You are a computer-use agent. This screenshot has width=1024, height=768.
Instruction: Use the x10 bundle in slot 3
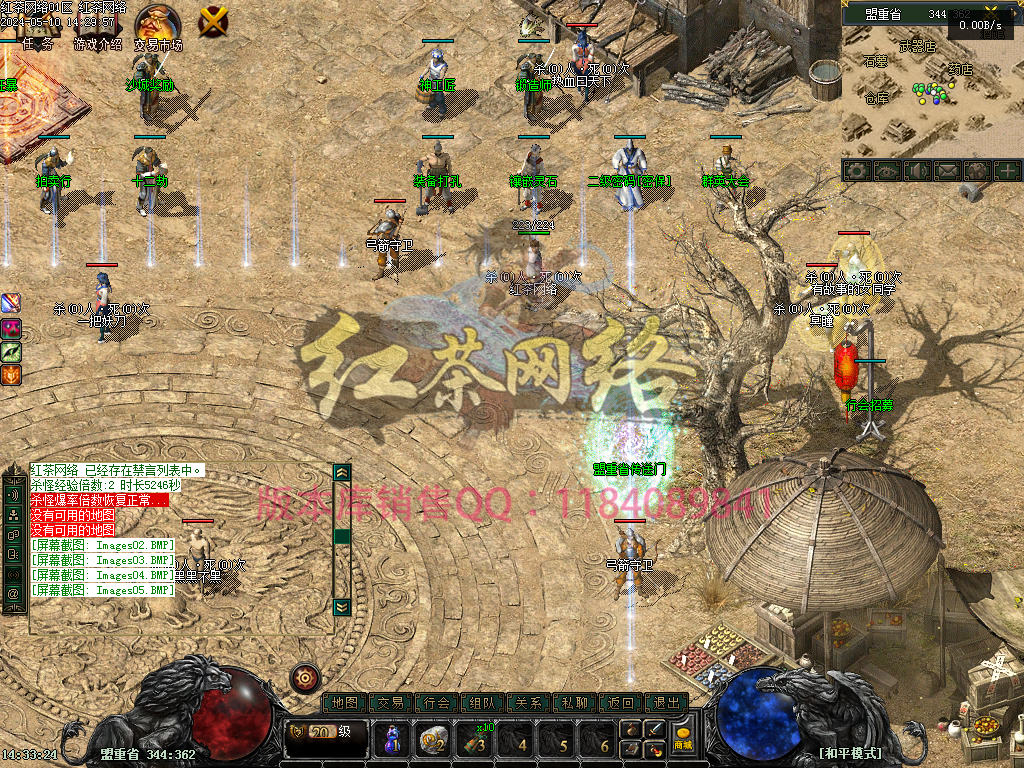[x=476, y=740]
